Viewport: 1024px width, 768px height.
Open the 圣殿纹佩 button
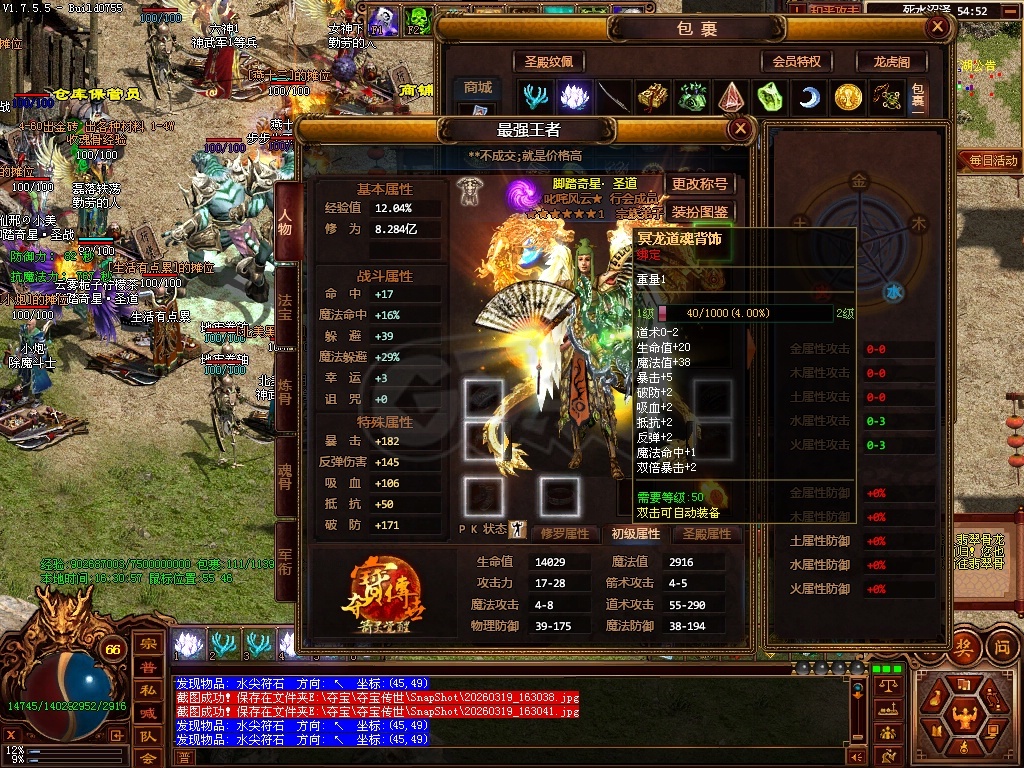(549, 61)
